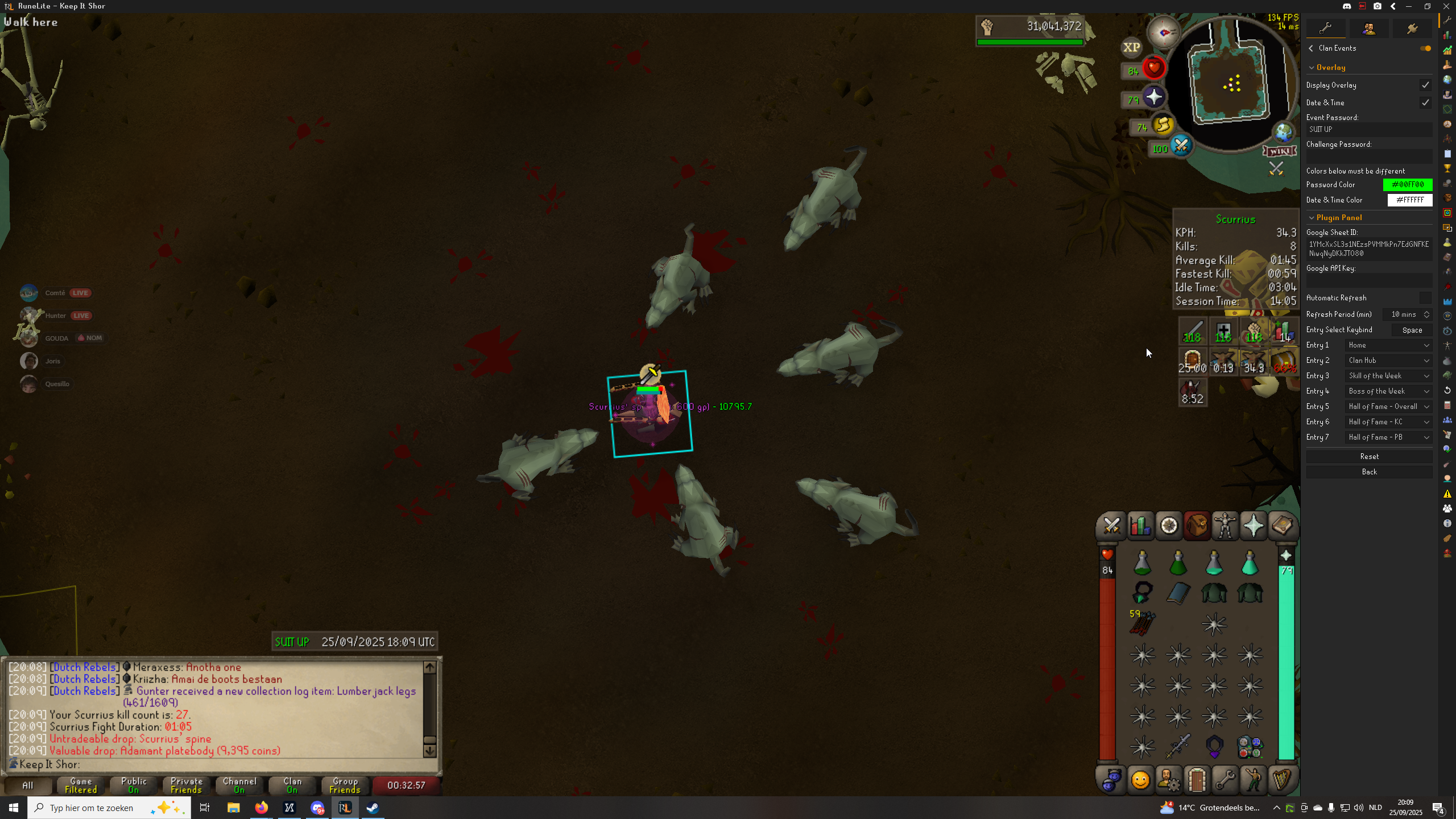Image resolution: width=1456 pixels, height=819 pixels.
Task: Activate the quick-prayer orb
Action: [1153, 97]
